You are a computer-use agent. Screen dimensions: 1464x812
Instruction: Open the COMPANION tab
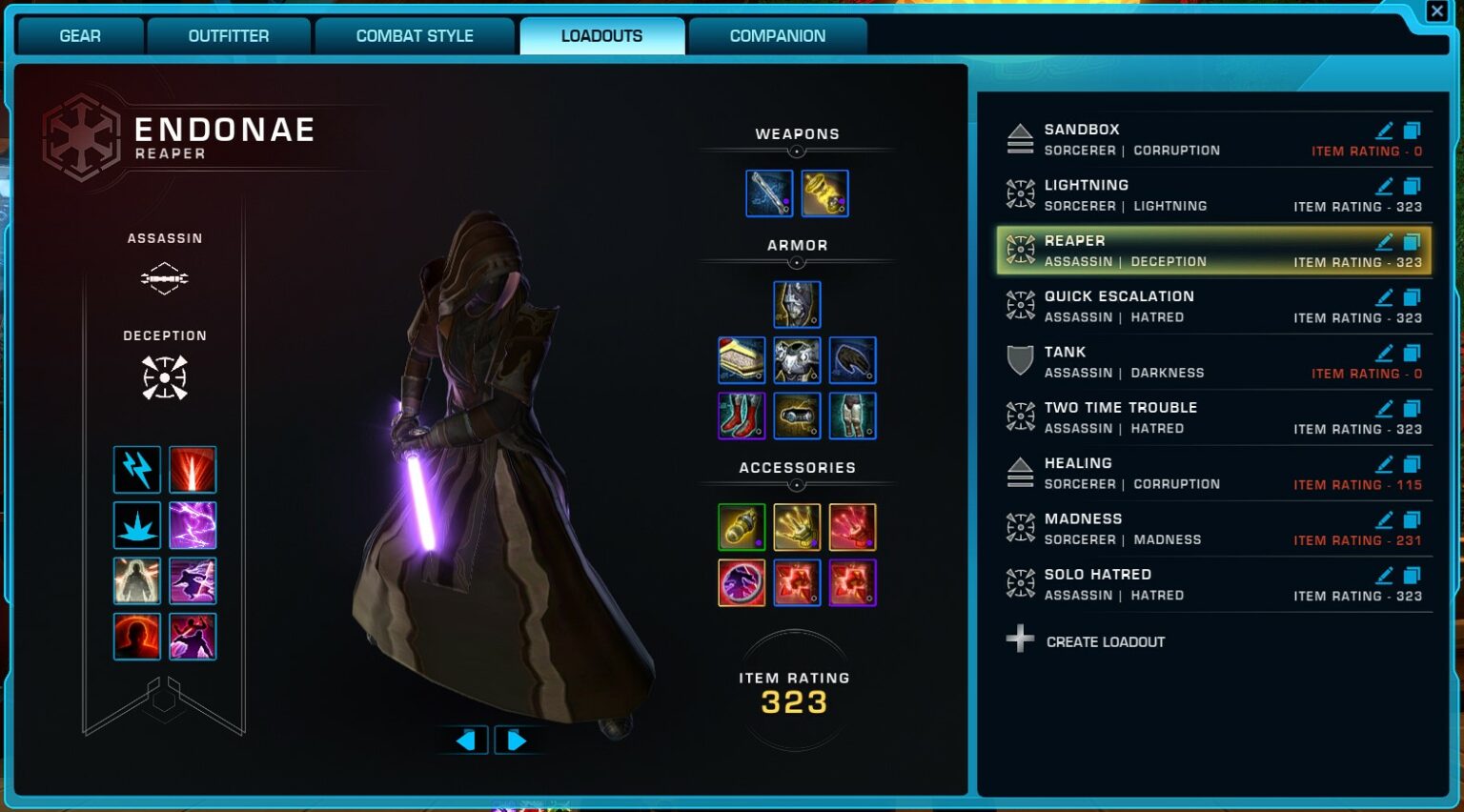pos(779,35)
